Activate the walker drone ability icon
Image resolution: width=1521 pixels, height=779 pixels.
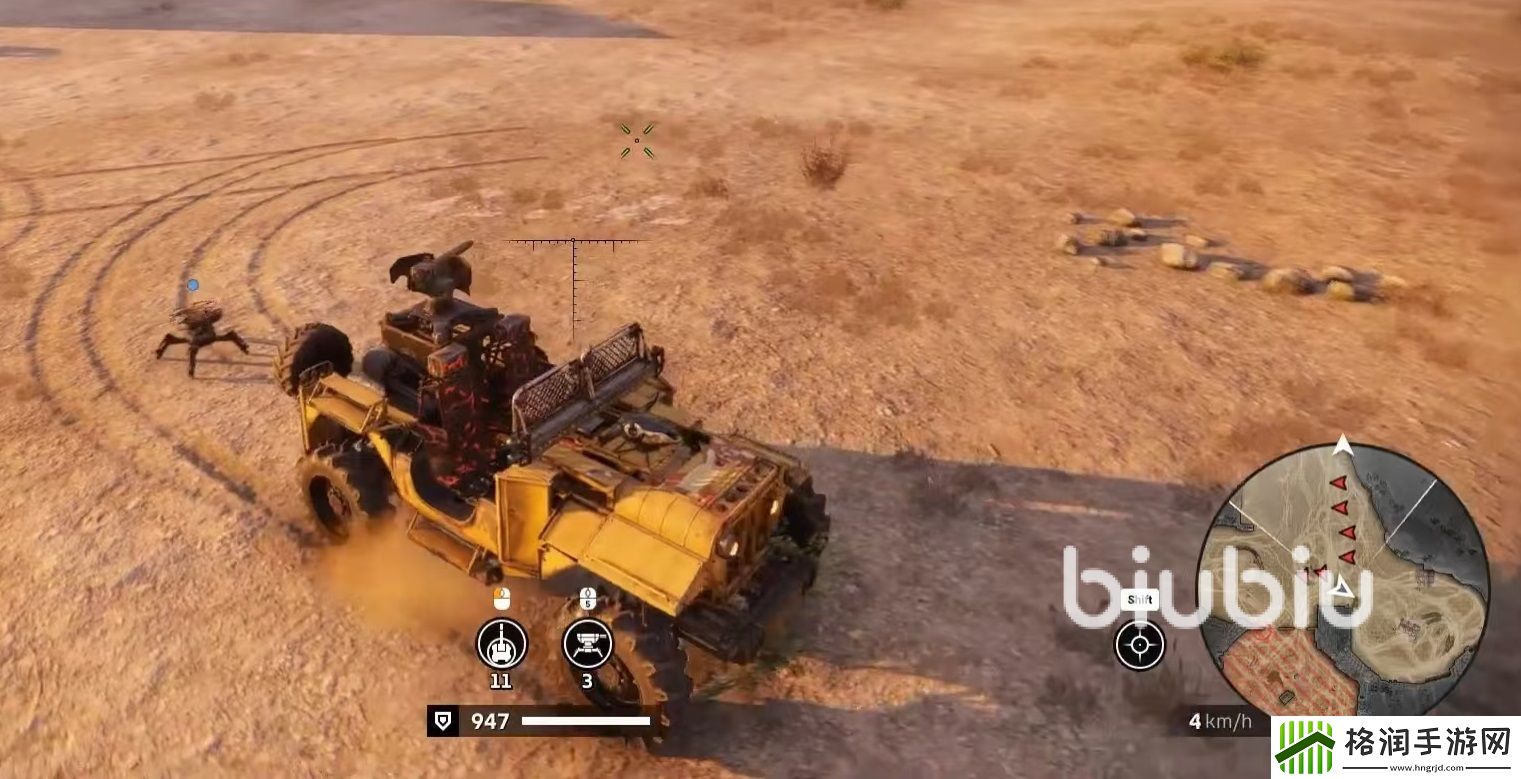click(x=587, y=643)
